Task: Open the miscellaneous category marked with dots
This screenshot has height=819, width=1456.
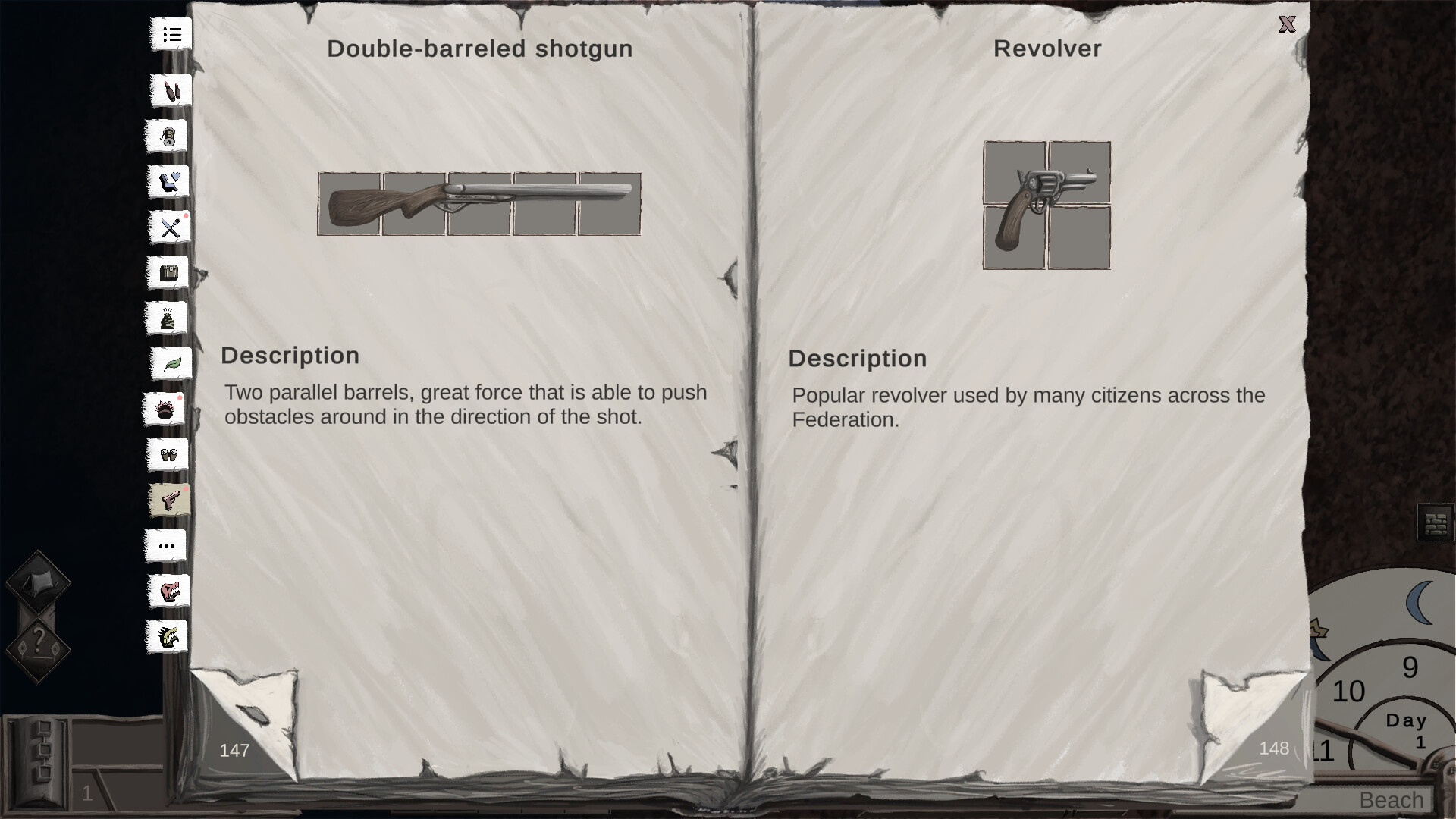Action: pos(166,545)
